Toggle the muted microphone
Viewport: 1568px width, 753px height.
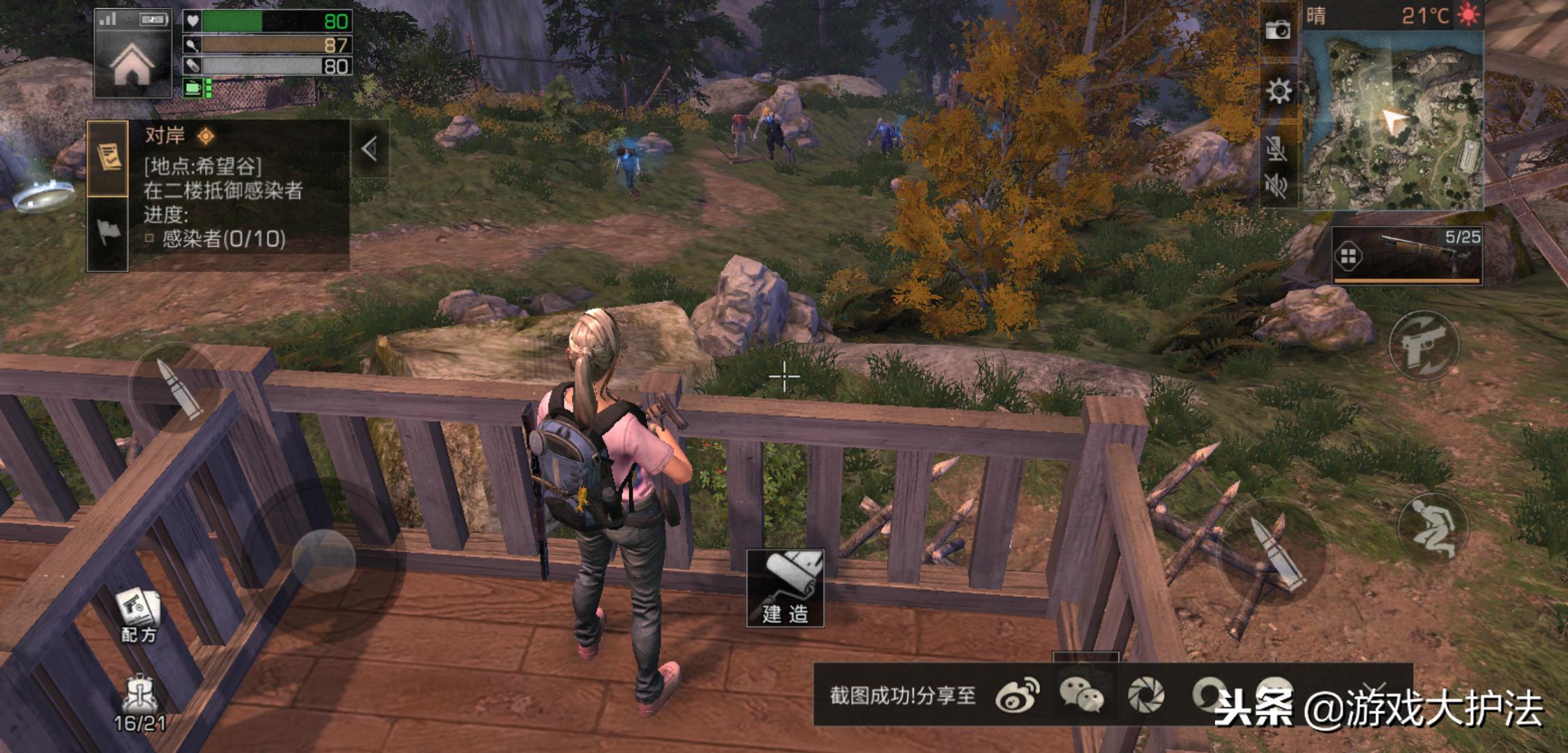coord(1276,148)
